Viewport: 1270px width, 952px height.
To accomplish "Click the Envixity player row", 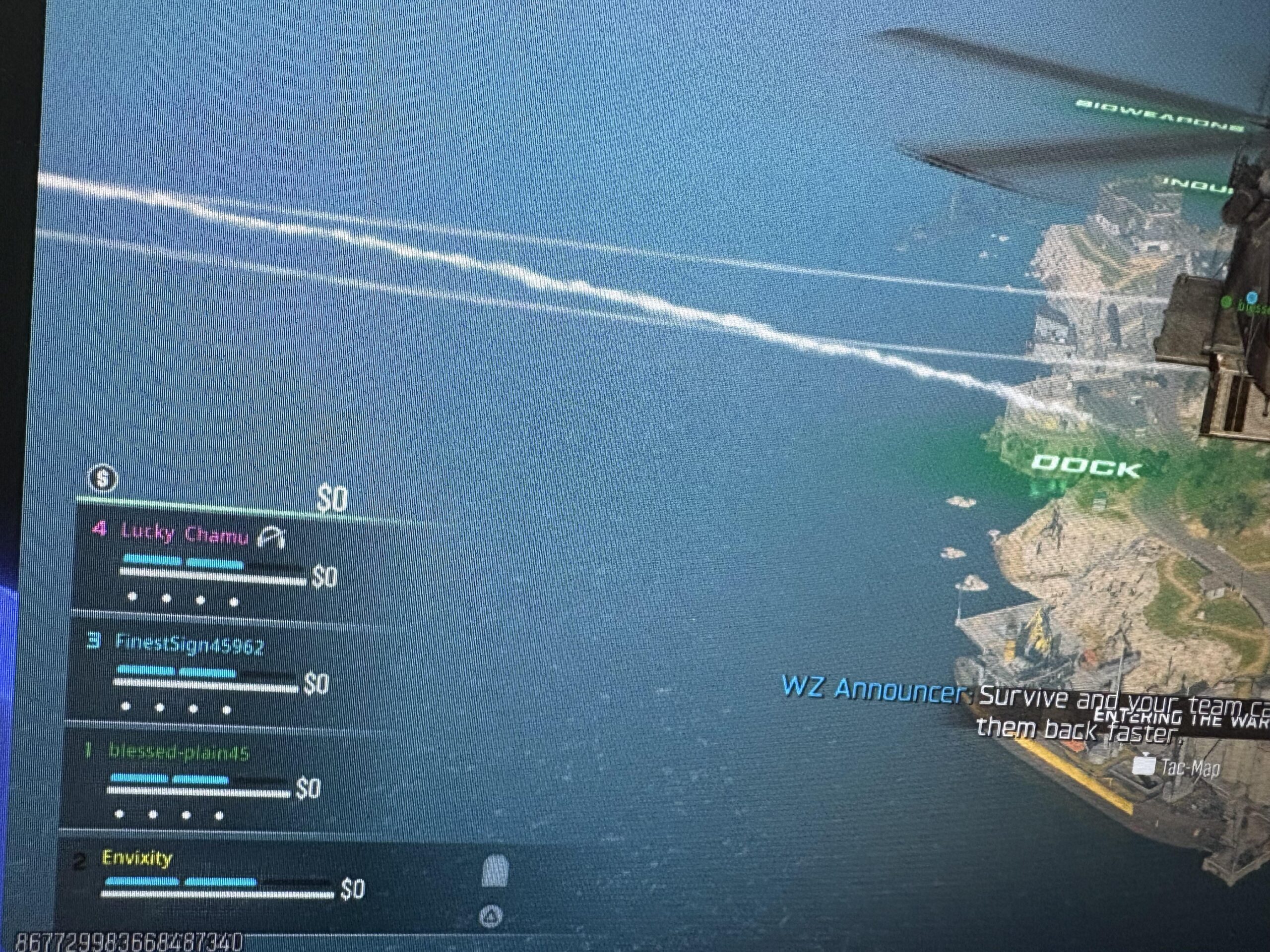I will (137, 858).
